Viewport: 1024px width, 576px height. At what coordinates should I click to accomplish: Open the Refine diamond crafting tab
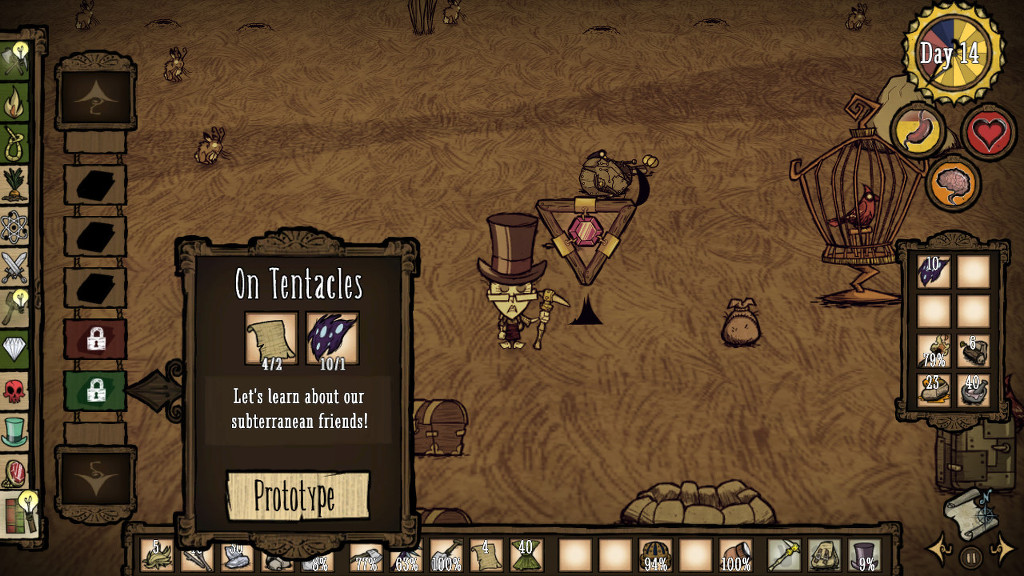click(15, 347)
